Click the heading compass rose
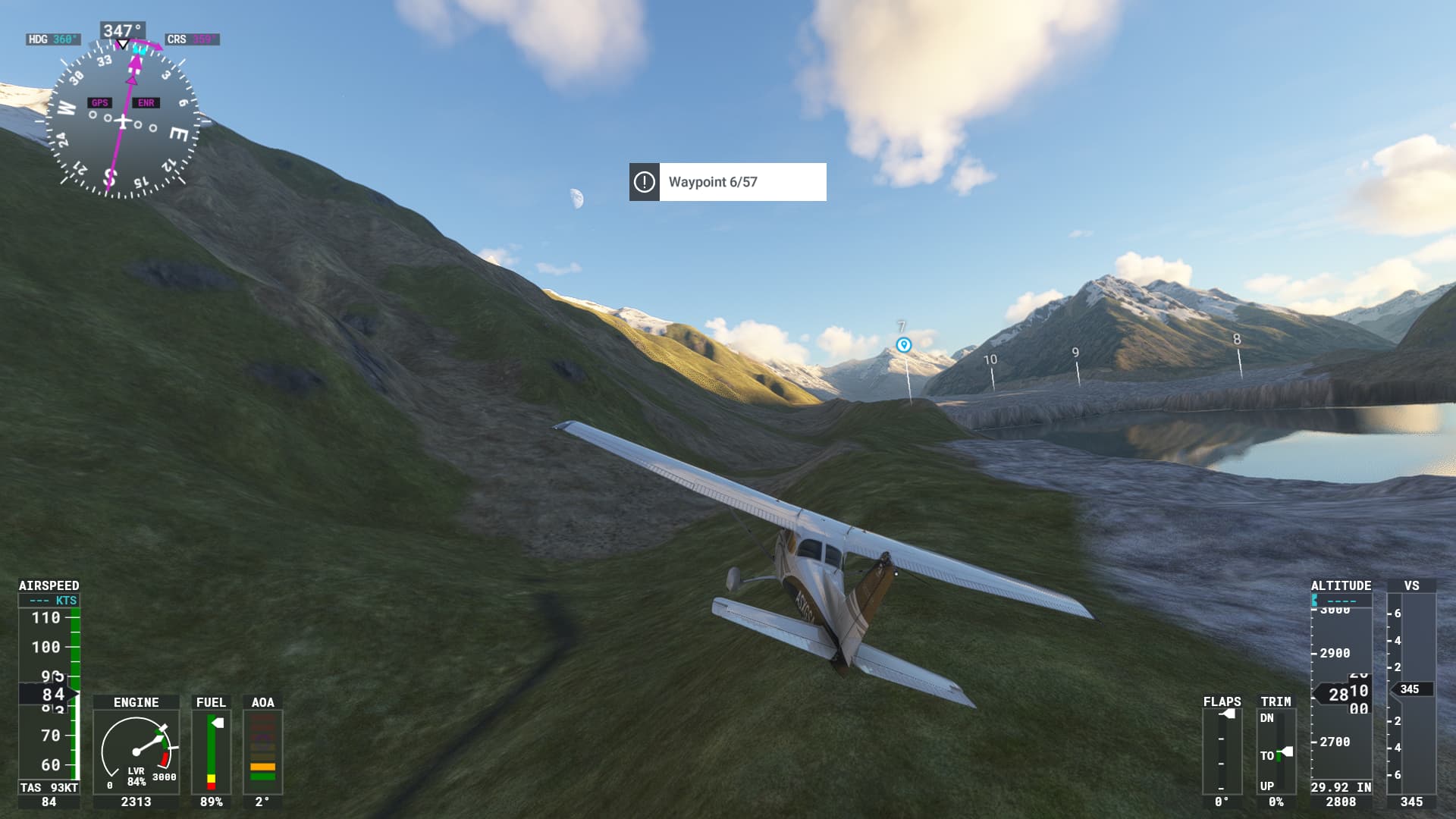The width and height of the screenshot is (1456, 819). [x=123, y=121]
